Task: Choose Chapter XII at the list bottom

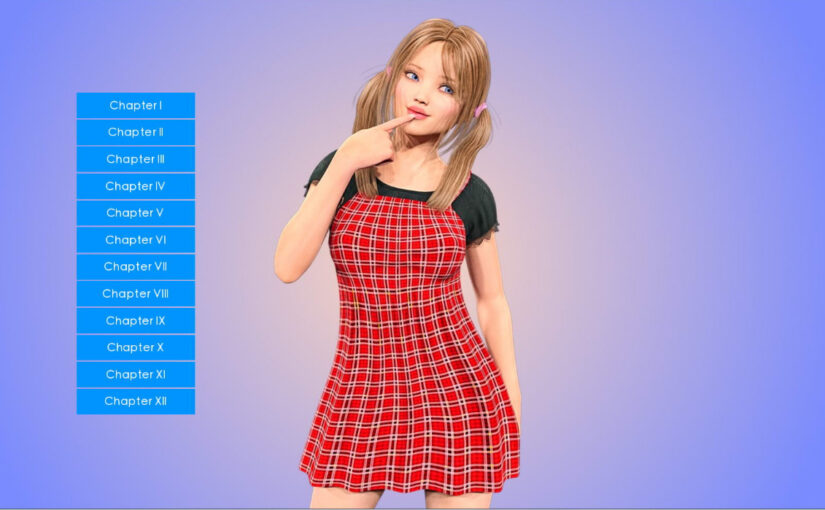Action: point(135,401)
